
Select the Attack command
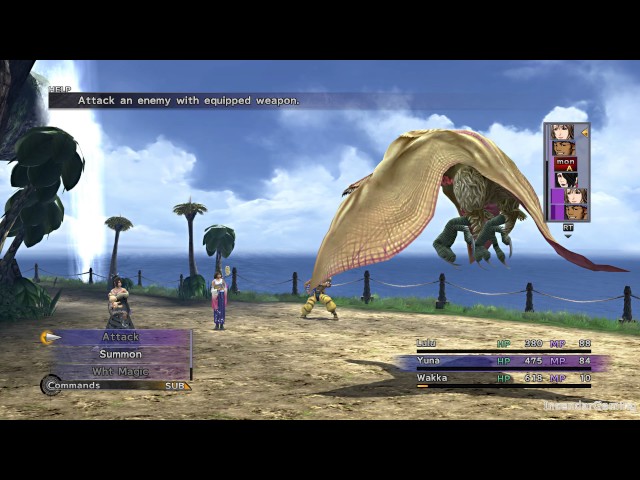click(120, 337)
